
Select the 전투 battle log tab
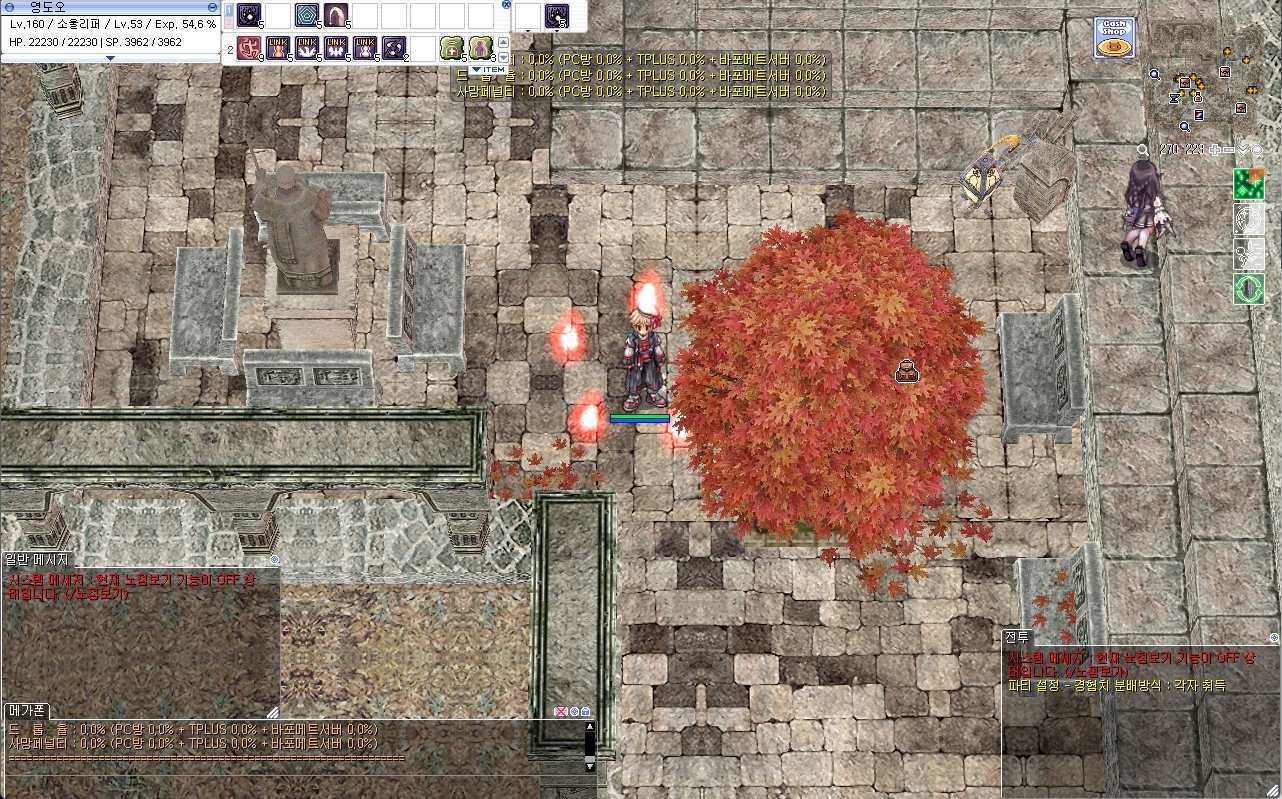coord(1017,636)
